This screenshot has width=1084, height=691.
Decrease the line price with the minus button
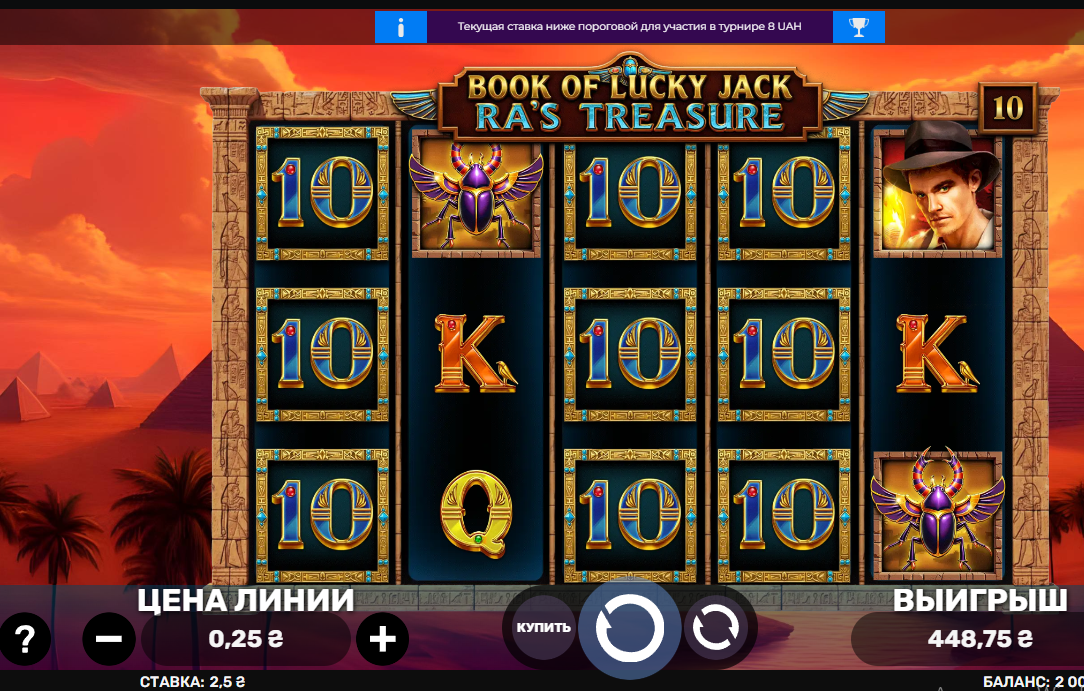pos(109,638)
